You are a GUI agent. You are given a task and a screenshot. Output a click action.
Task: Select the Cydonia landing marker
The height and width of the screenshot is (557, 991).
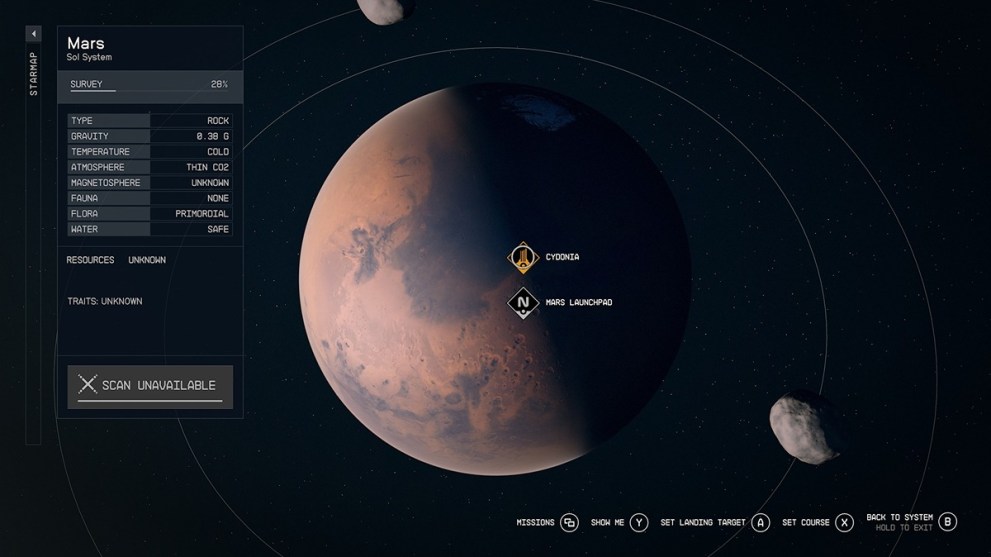click(x=523, y=258)
